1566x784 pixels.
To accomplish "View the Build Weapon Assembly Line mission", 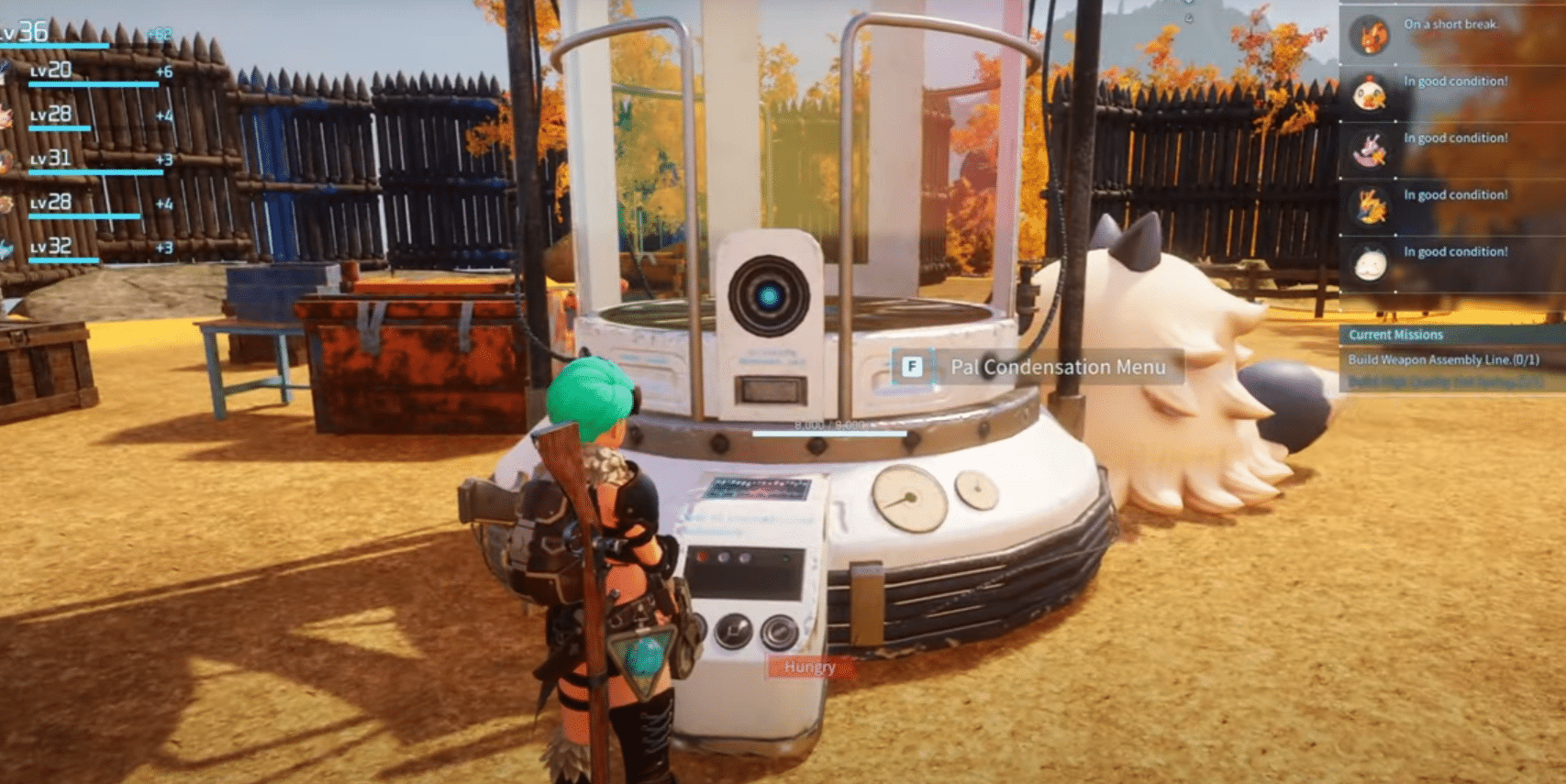I will [x=1443, y=359].
